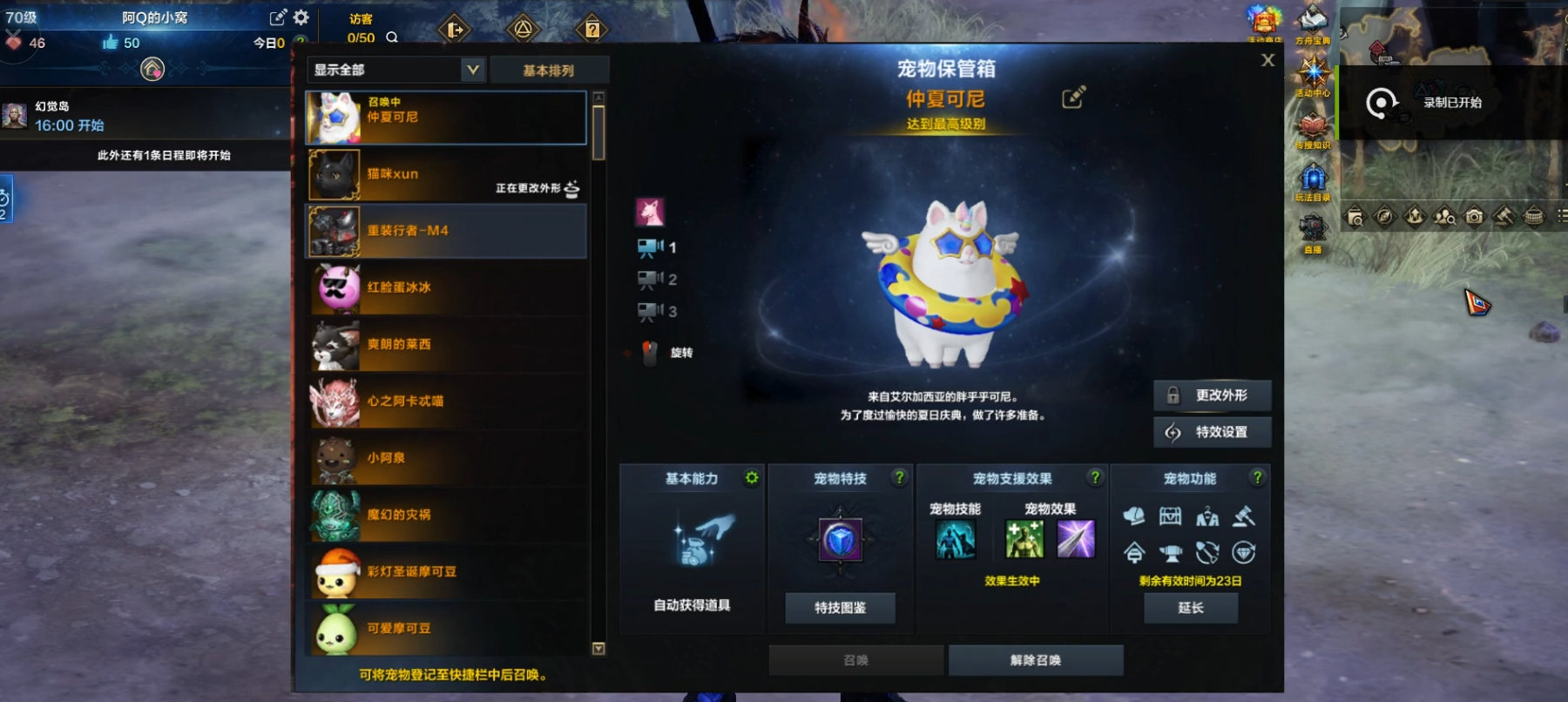Open the 基本排列 sorting selector
The image size is (1568, 702).
550,68
